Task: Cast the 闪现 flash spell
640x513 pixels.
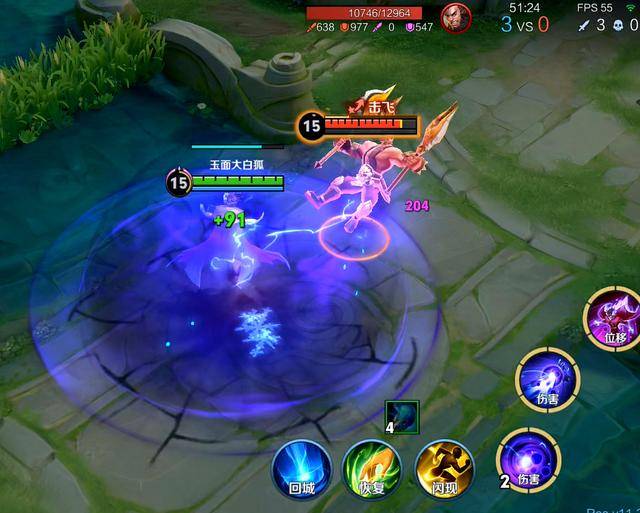Action: pos(443,468)
